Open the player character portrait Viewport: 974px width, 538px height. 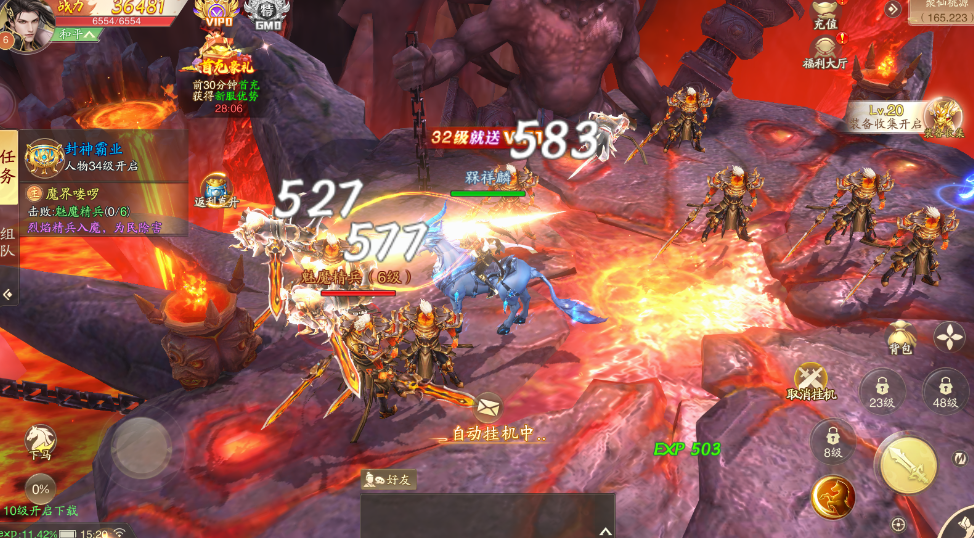pyautogui.click(x=27, y=24)
